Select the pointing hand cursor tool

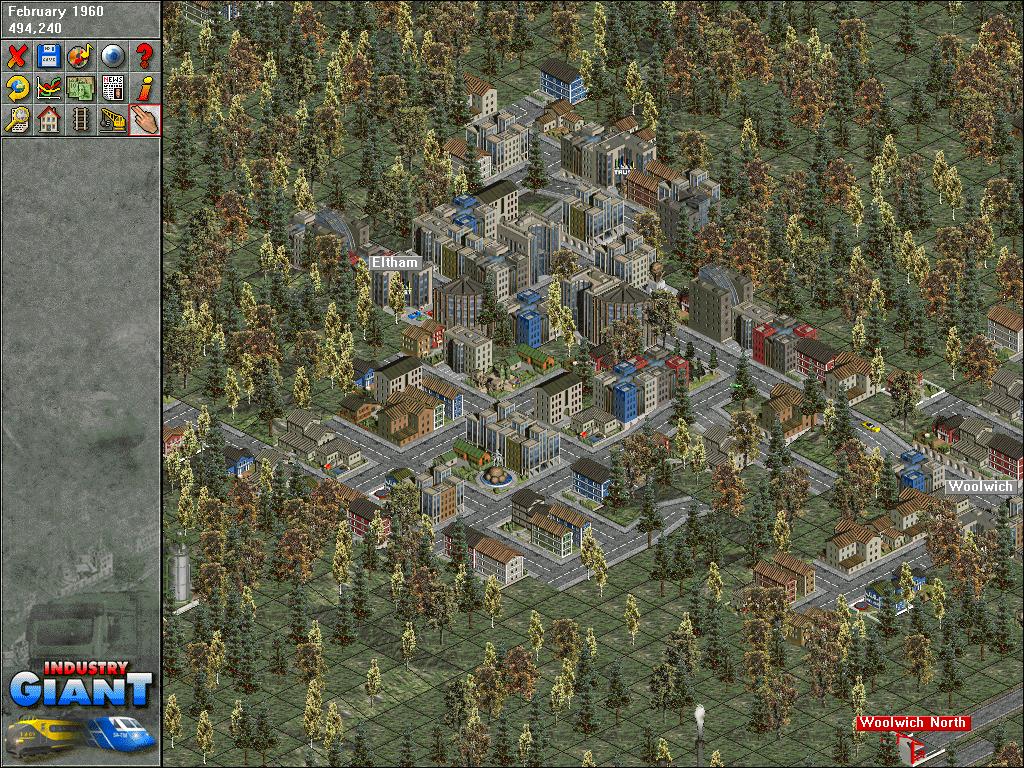coord(144,120)
